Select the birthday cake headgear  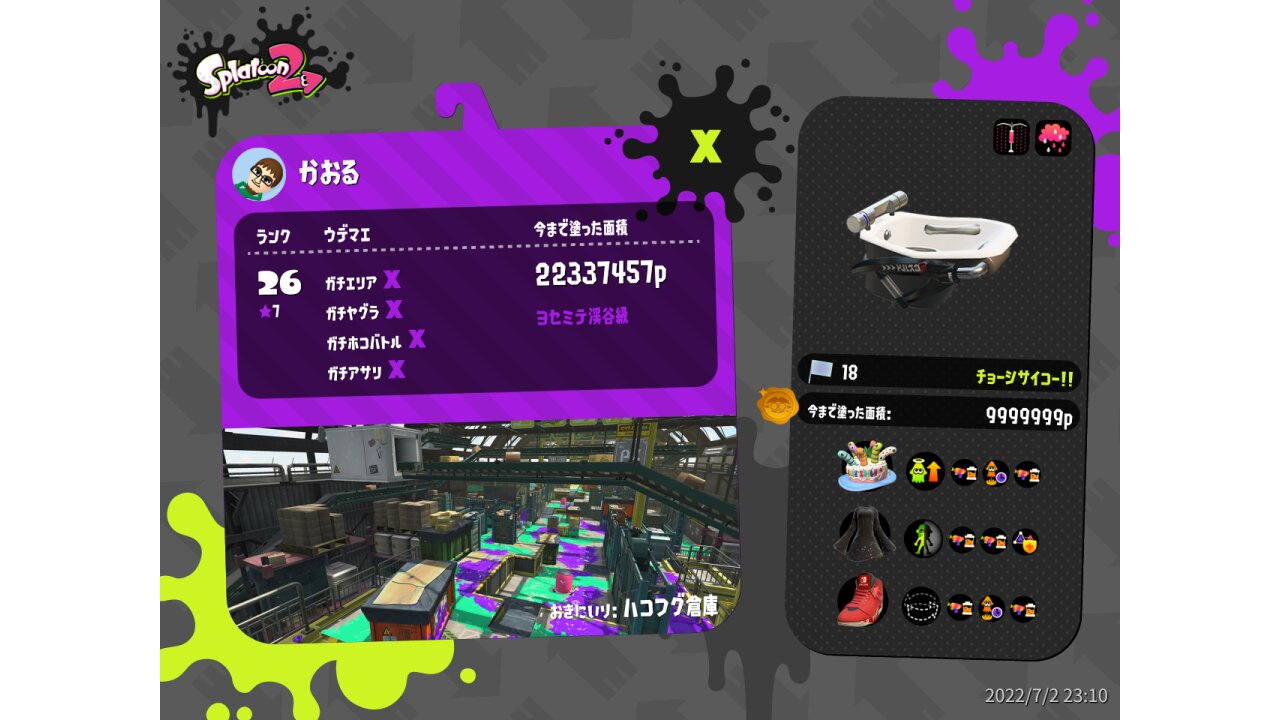[x=866, y=466]
